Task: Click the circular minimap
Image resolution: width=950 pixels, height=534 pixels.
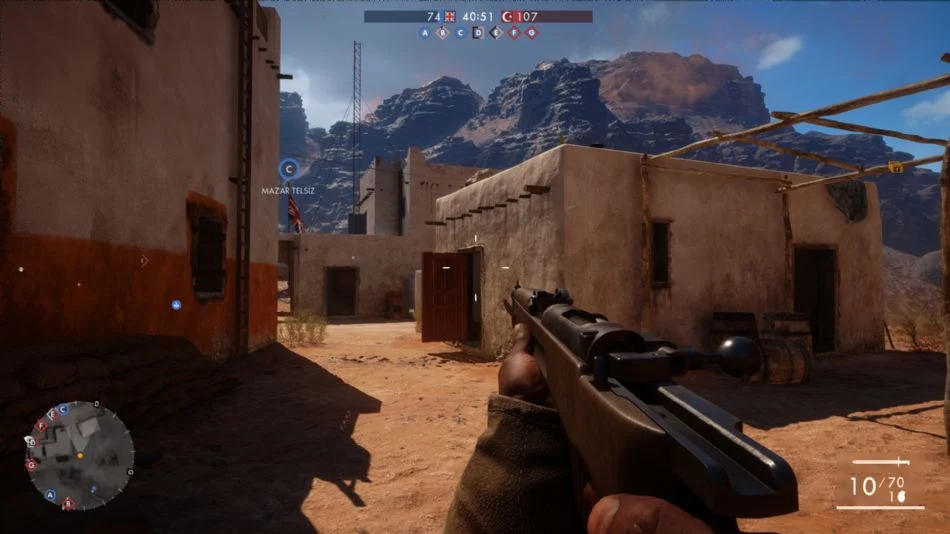Action: coord(79,454)
